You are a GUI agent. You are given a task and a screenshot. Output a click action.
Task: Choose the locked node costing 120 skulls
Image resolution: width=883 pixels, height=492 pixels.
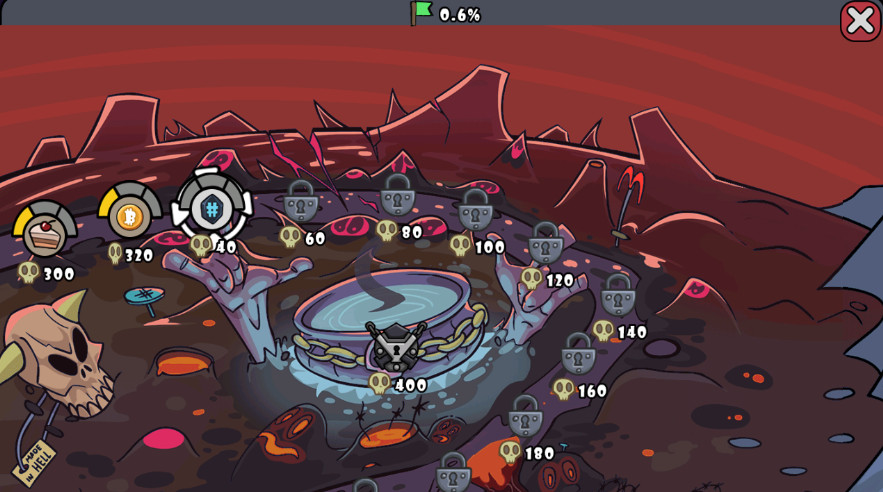545,243
